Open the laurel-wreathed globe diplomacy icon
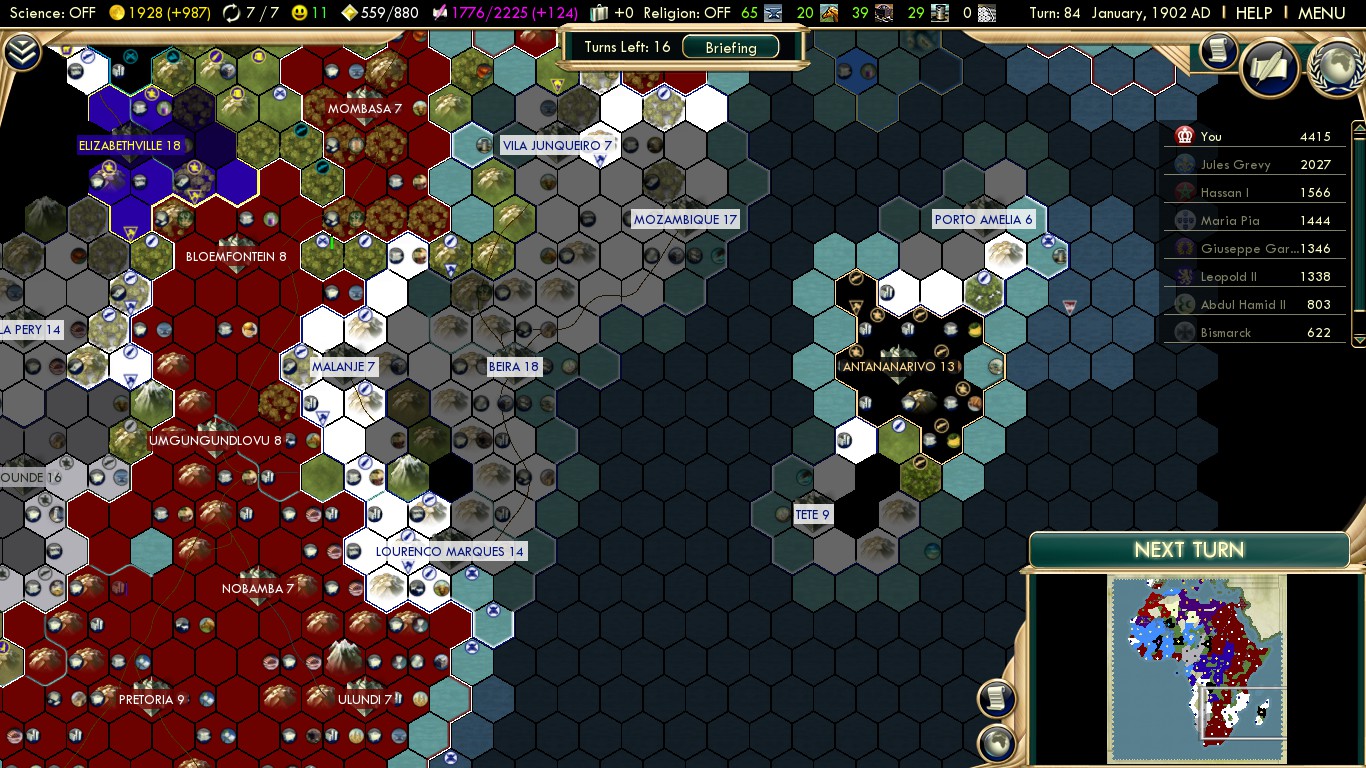The height and width of the screenshot is (768, 1366). pos(1336,68)
